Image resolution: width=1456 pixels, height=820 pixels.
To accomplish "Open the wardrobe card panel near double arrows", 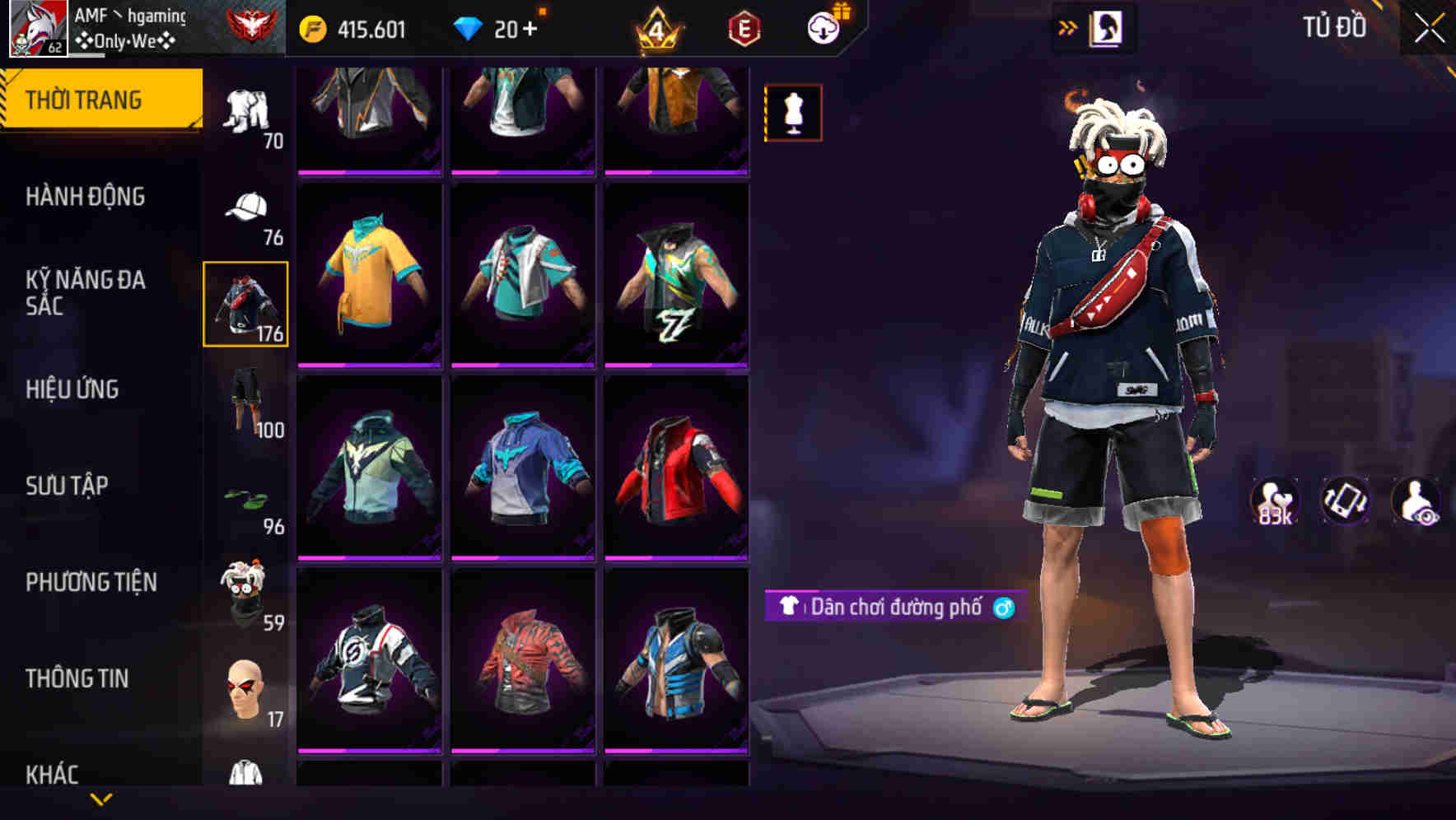I will [1108, 26].
